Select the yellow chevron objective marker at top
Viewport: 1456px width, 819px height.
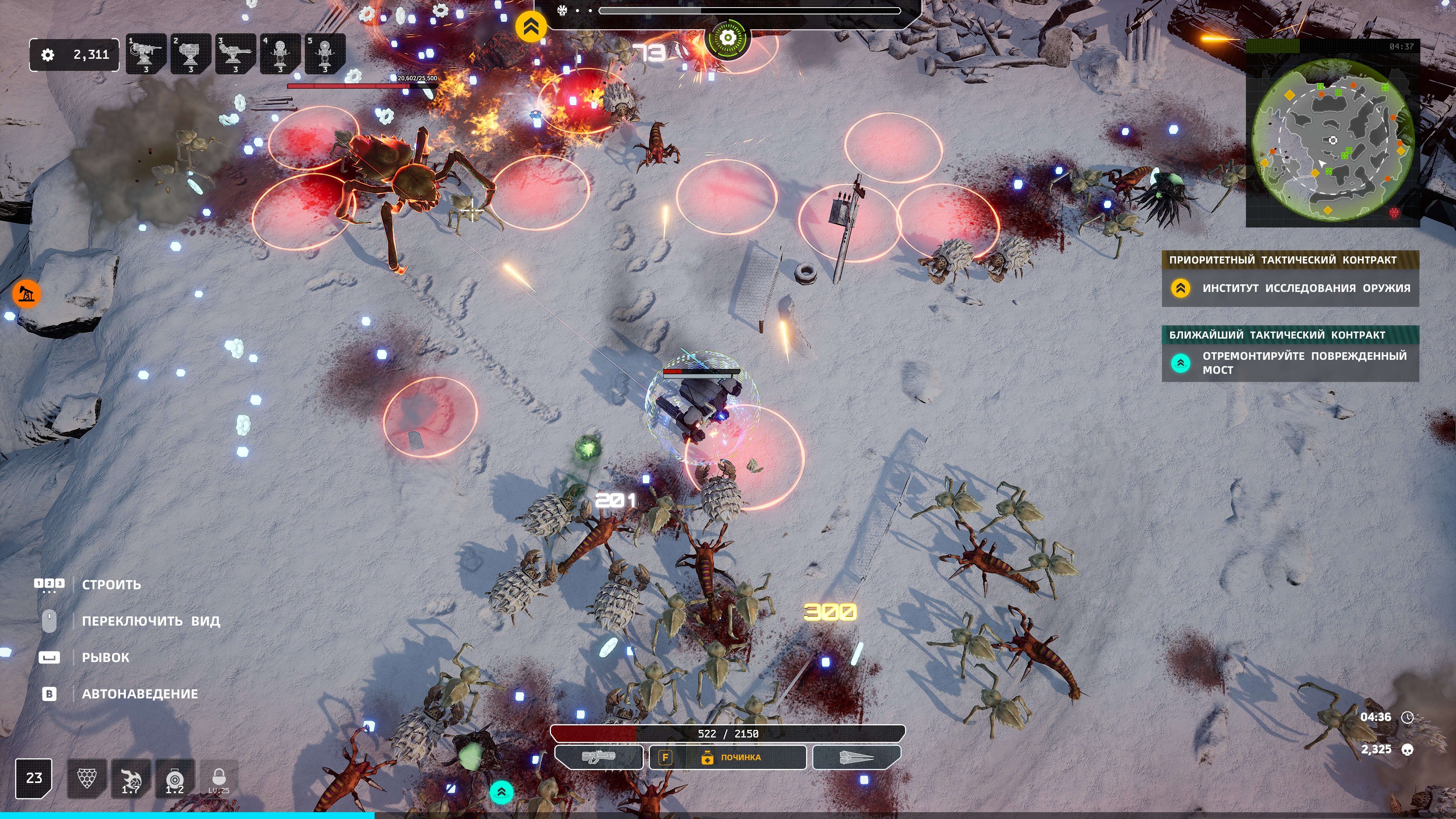531,27
